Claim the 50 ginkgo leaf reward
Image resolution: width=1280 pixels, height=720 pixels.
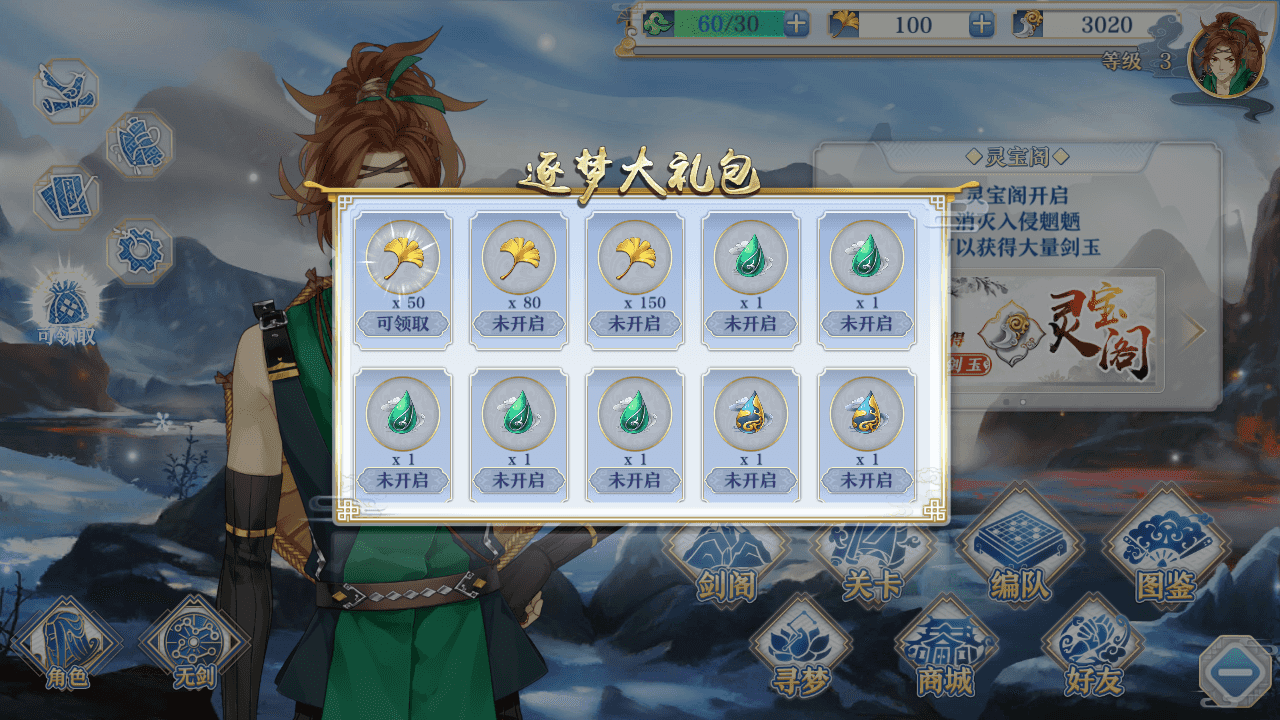click(403, 323)
